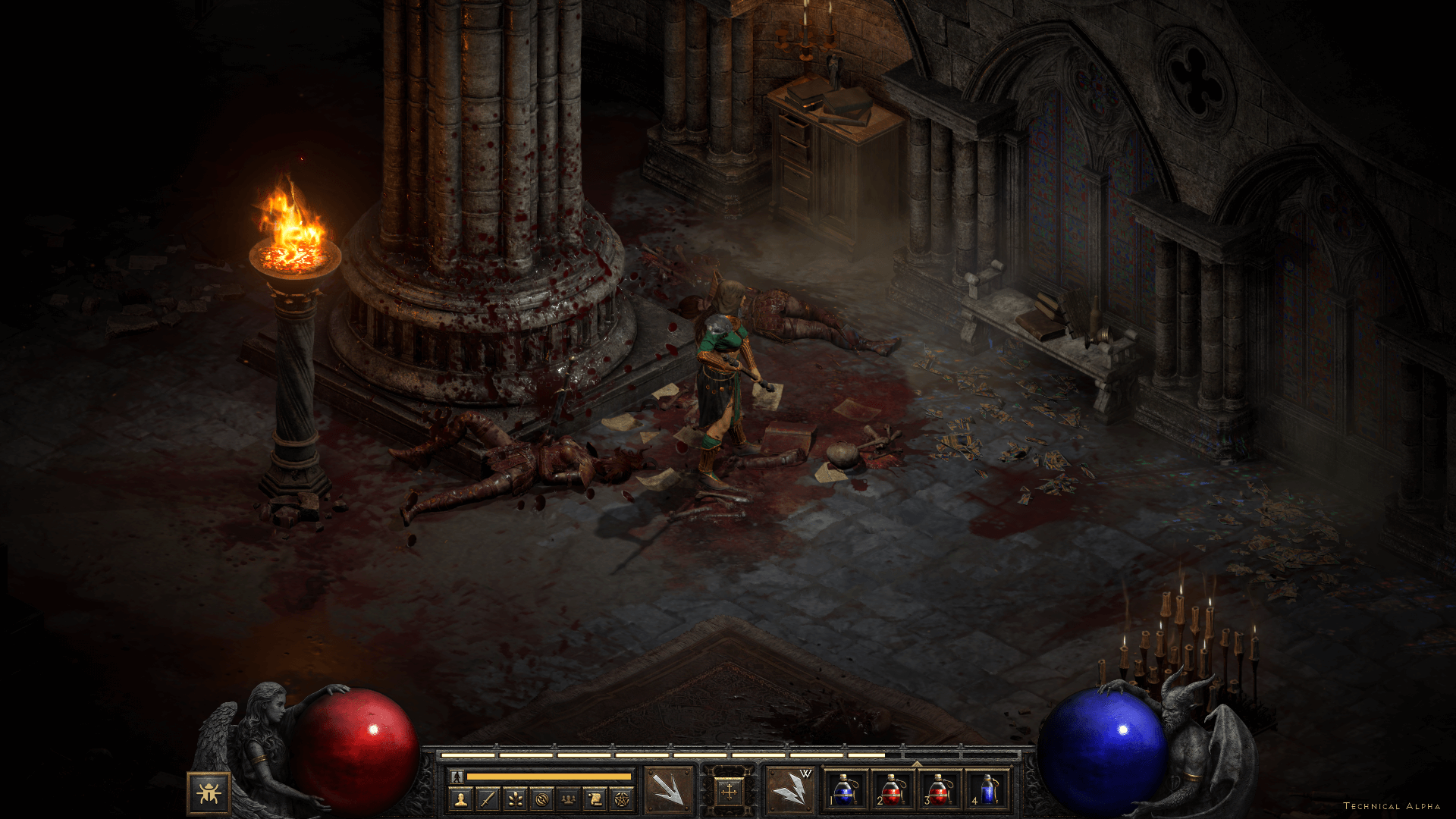Open the character screen from the figure icon
The image size is (1456, 819).
click(x=460, y=799)
